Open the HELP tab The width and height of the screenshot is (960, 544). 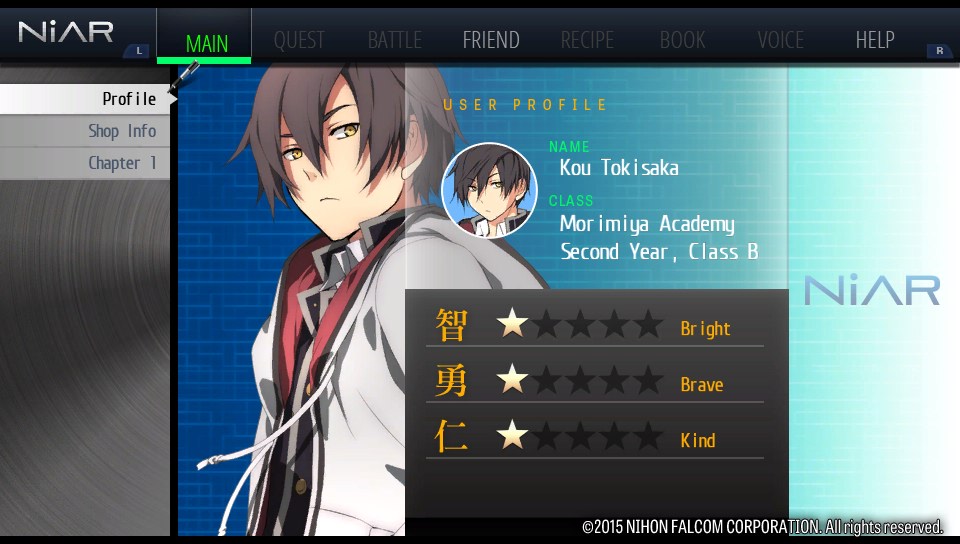point(875,41)
